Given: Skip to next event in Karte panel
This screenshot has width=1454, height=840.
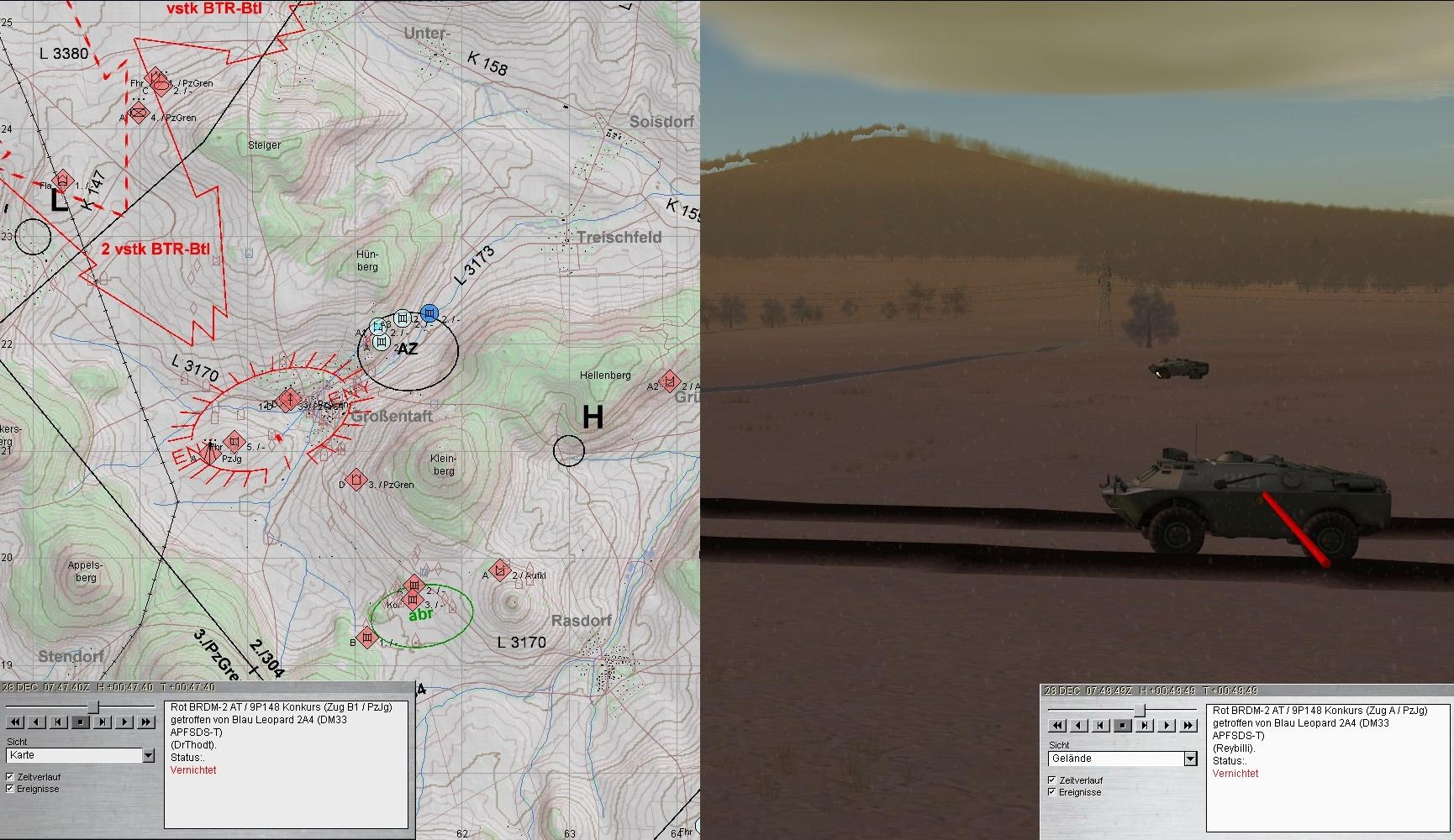Looking at the screenshot, I should pyautogui.click(x=103, y=722).
